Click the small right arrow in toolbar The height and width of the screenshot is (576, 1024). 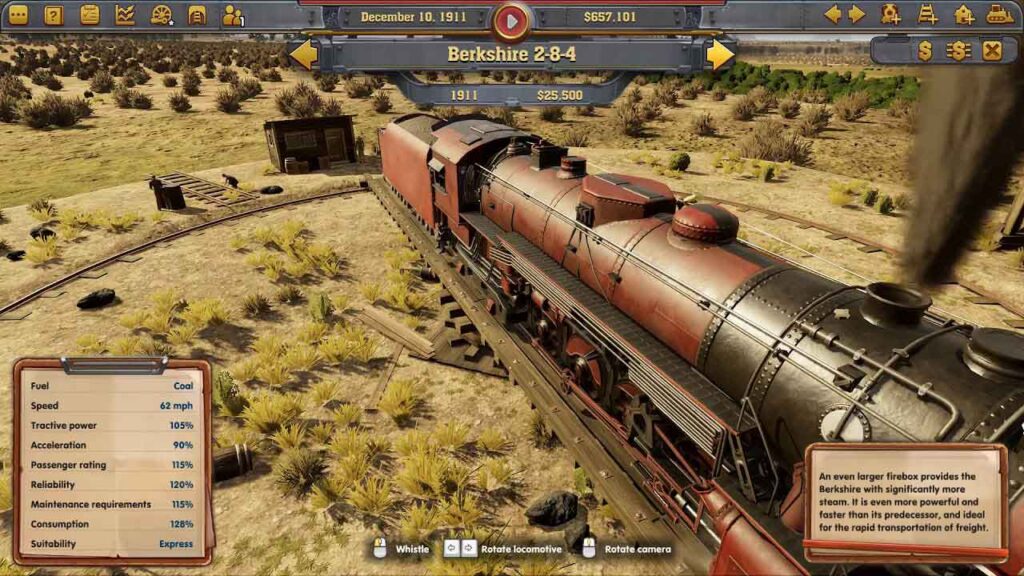coord(856,14)
